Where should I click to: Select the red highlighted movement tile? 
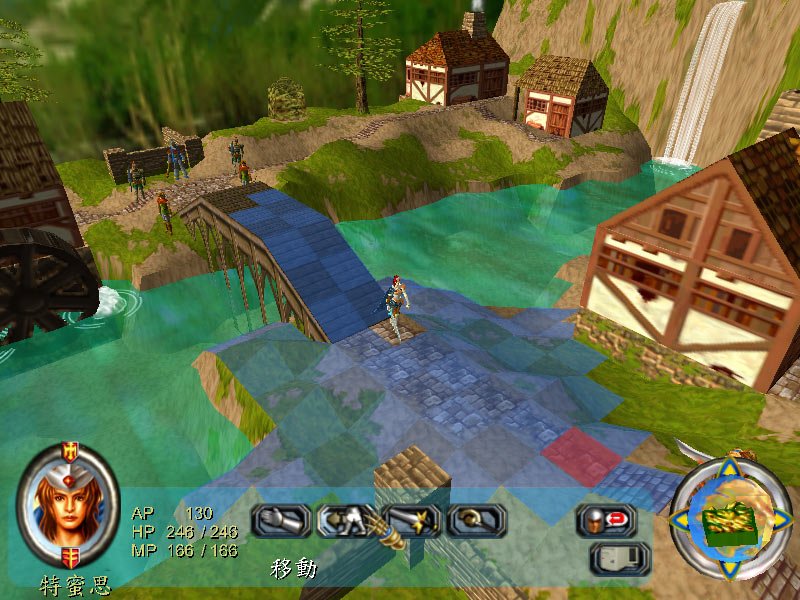click(582, 455)
